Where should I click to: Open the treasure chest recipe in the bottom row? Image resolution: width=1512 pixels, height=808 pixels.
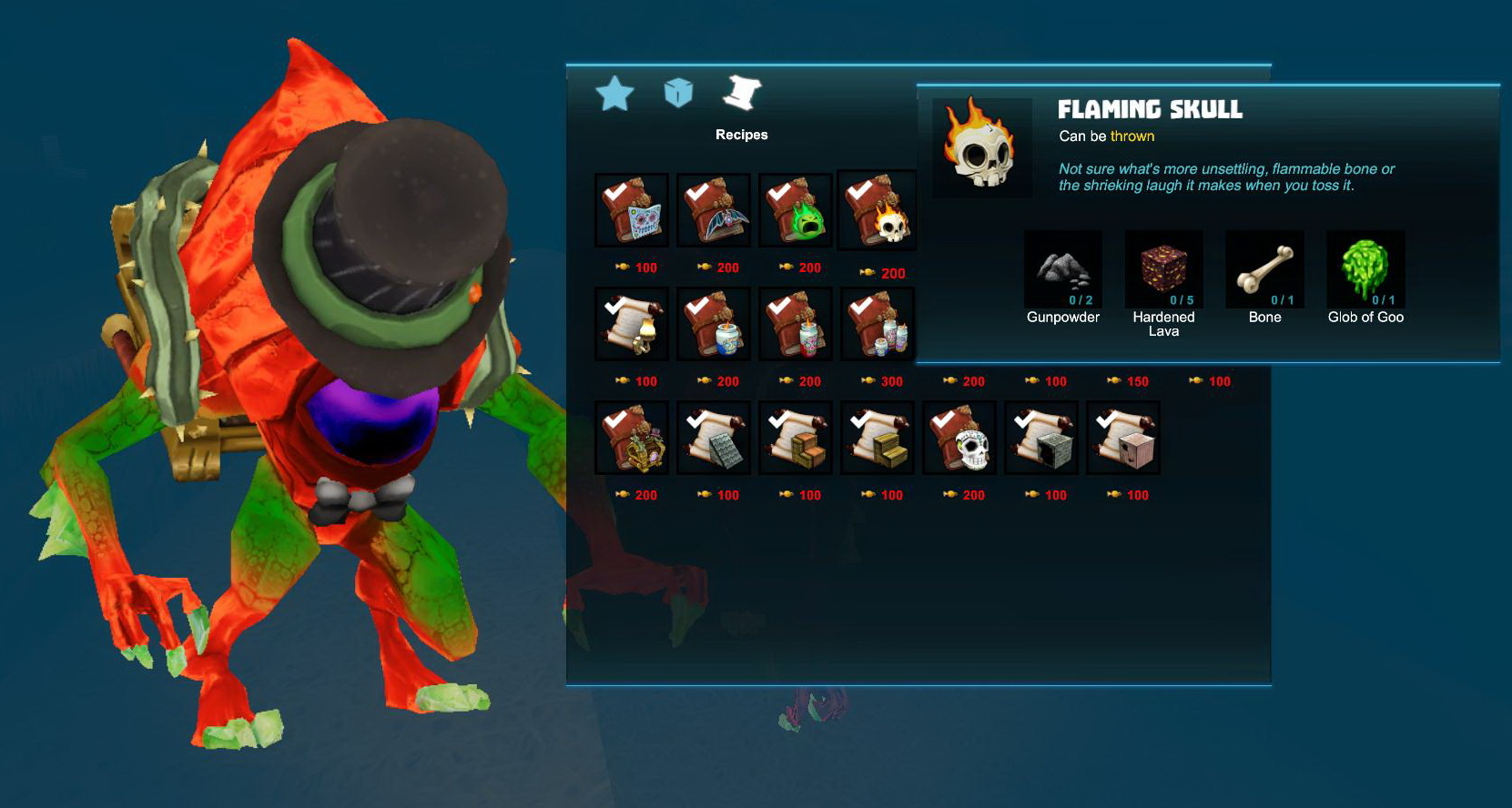click(631, 439)
